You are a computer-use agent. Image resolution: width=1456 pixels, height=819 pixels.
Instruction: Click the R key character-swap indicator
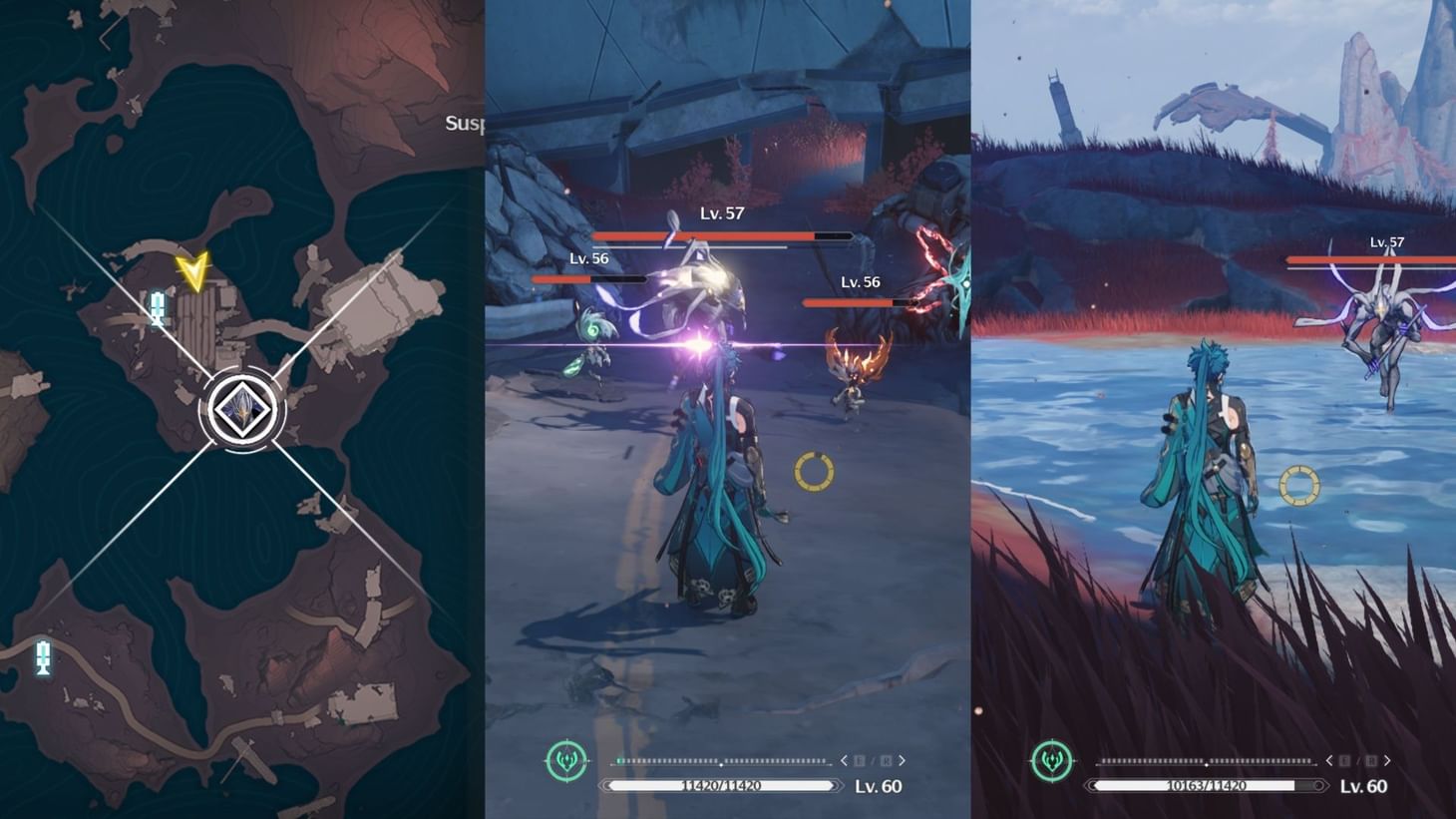[x=886, y=759]
